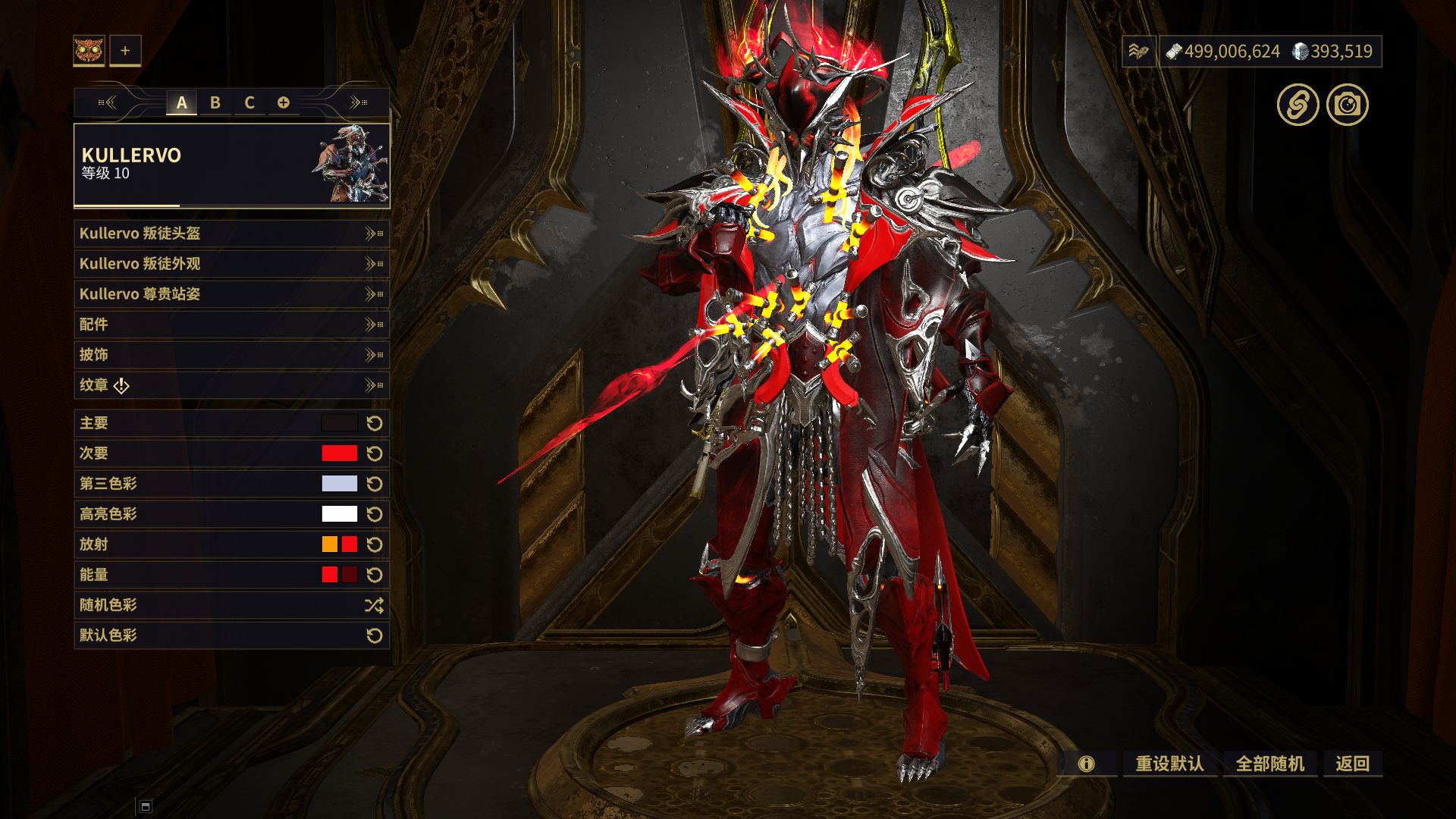Click the orange 放射 emissive swatch
The image size is (1456, 819).
330,544
